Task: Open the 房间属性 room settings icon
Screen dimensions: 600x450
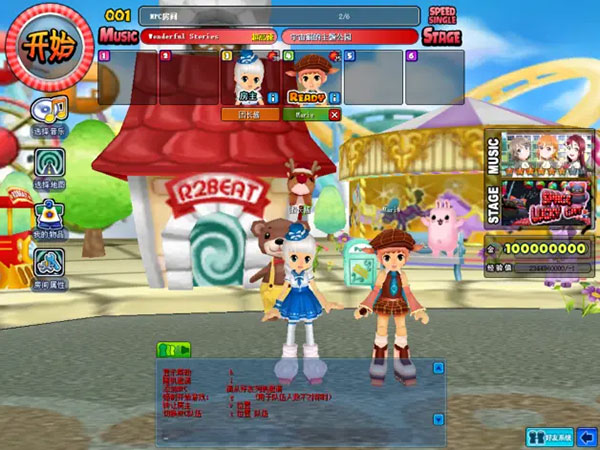Action: coord(49,266)
